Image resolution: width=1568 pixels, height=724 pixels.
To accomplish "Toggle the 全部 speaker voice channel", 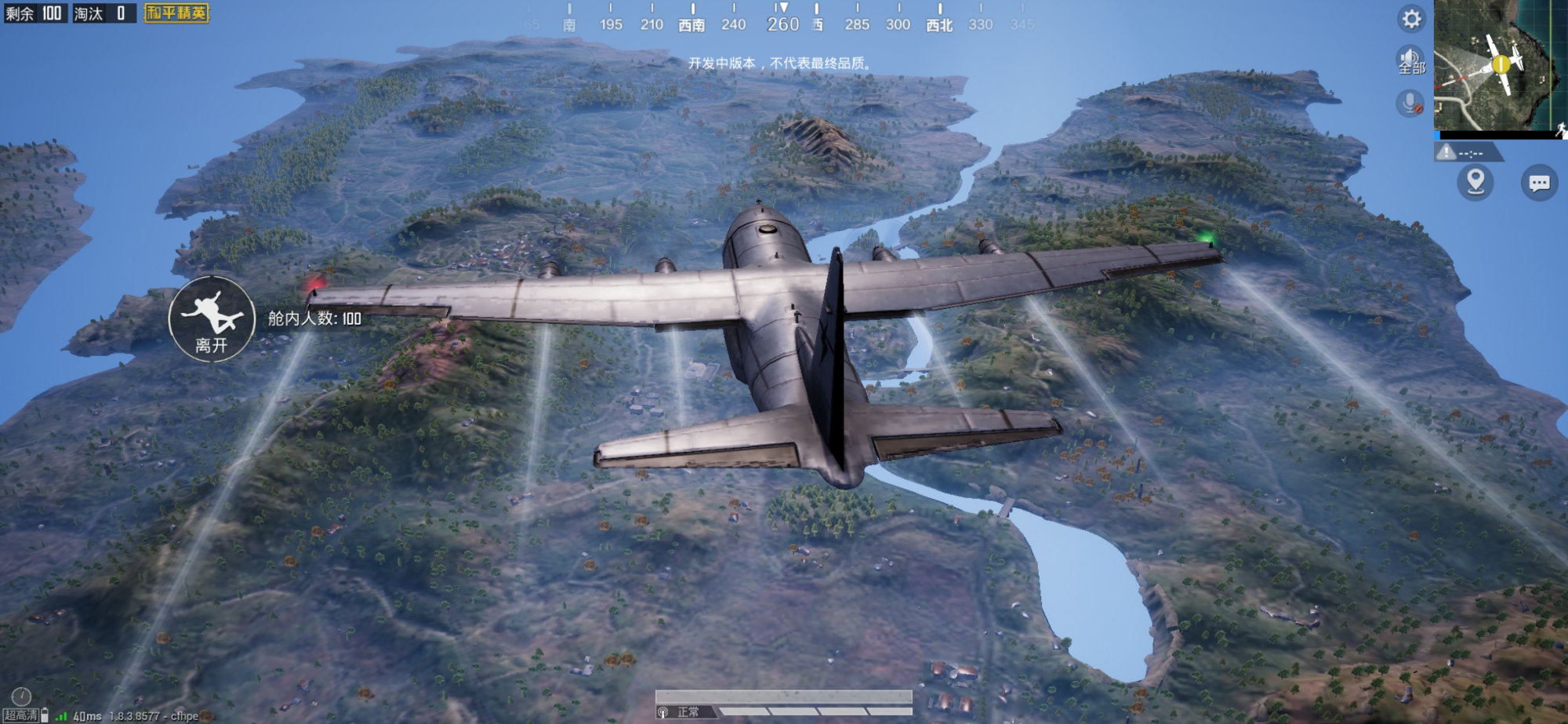I will tap(1410, 60).
